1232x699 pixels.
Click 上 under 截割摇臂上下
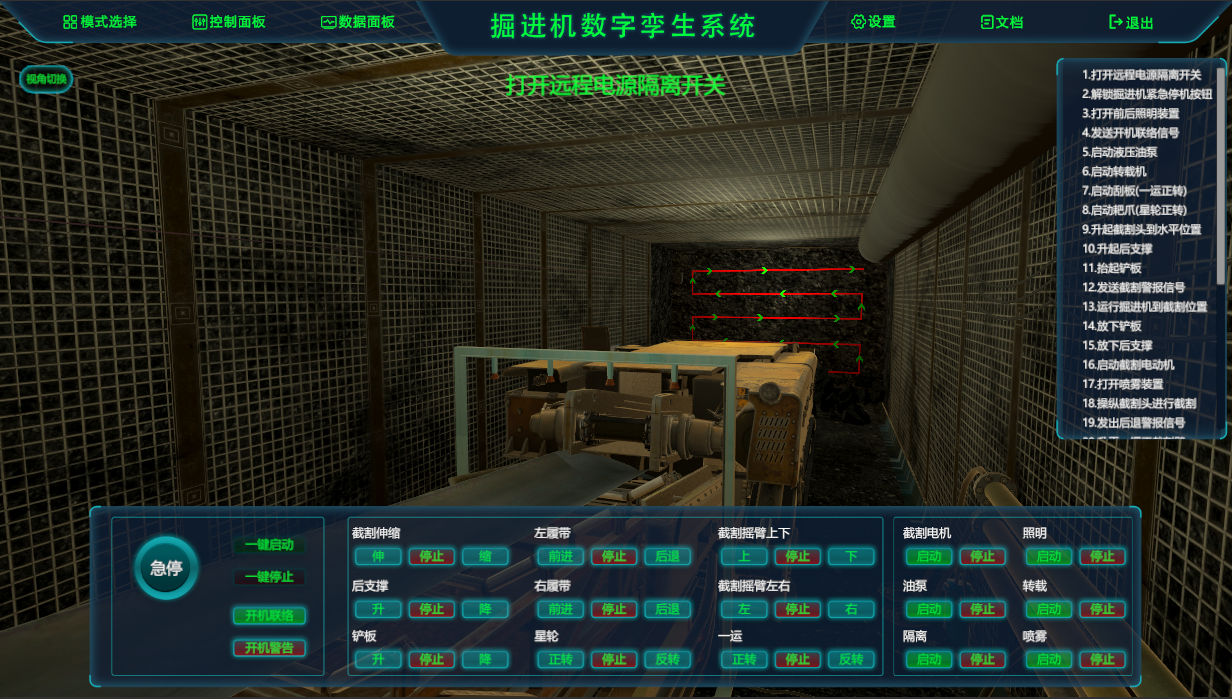point(744,557)
